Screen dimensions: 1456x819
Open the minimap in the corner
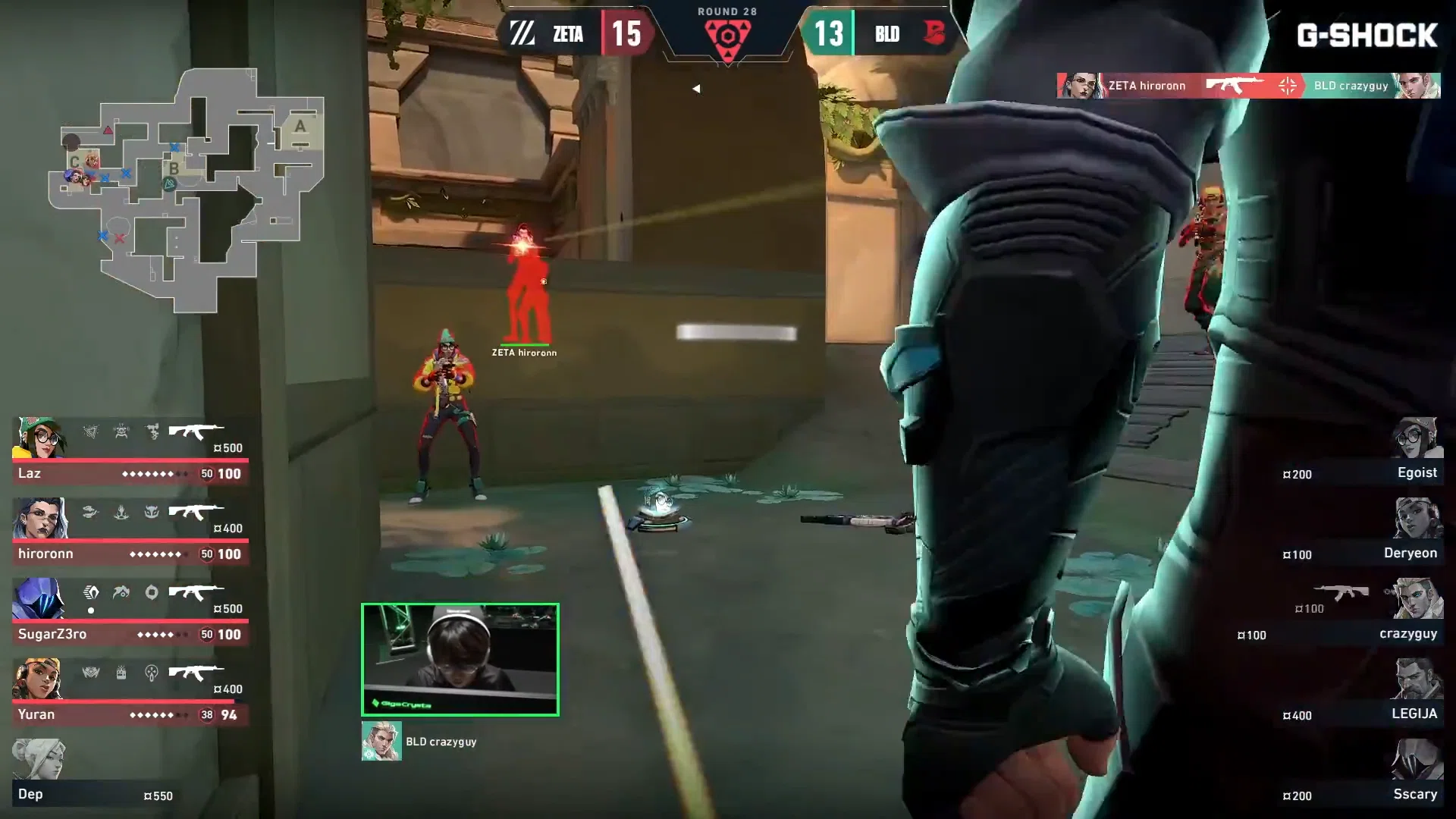point(186,190)
